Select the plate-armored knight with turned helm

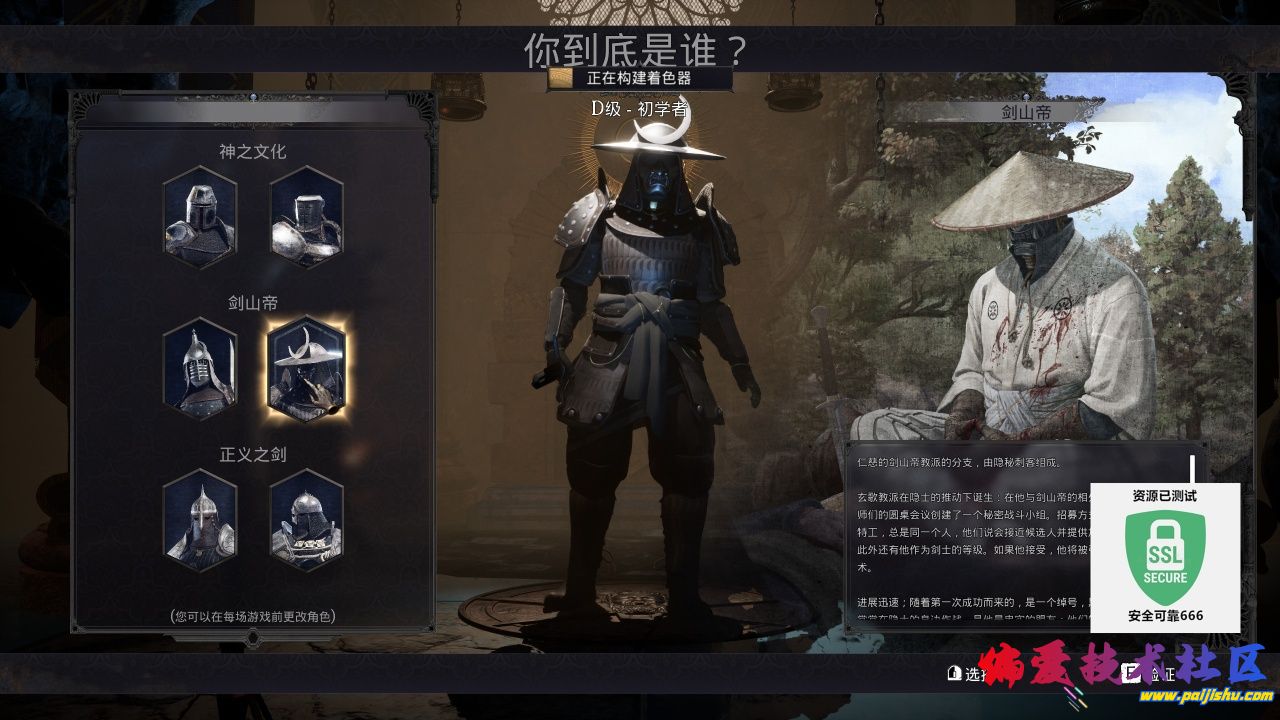tap(306, 217)
